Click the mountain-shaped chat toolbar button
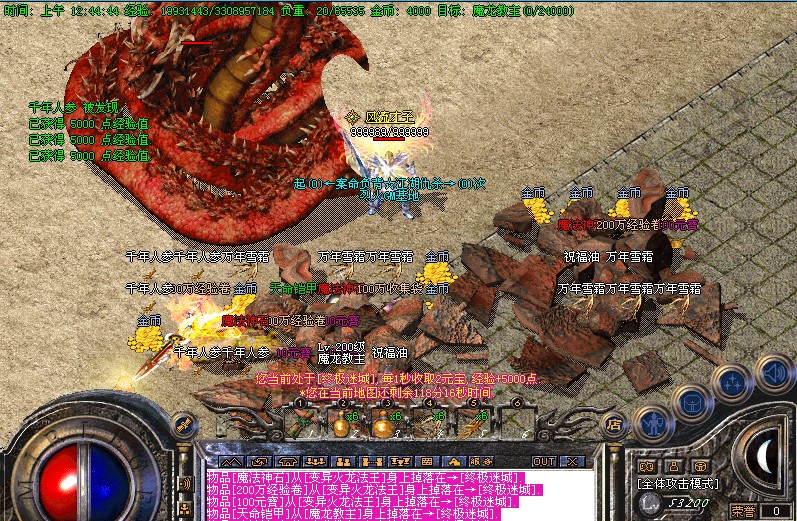The width and height of the screenshot is (797, 521). tap(230, 461)
